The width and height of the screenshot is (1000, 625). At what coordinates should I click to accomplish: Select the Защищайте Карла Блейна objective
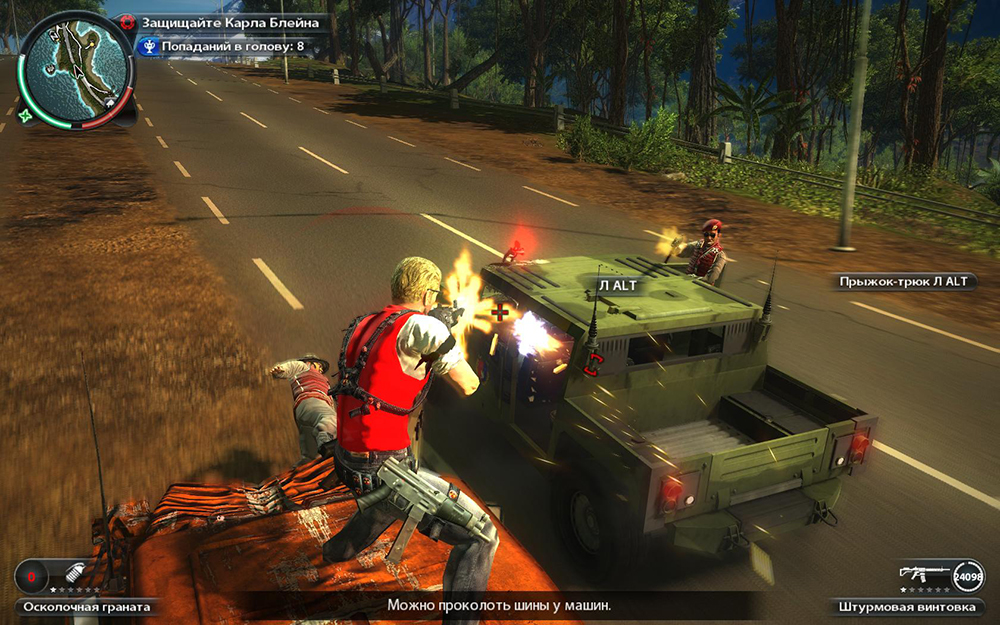pos(230,21)
